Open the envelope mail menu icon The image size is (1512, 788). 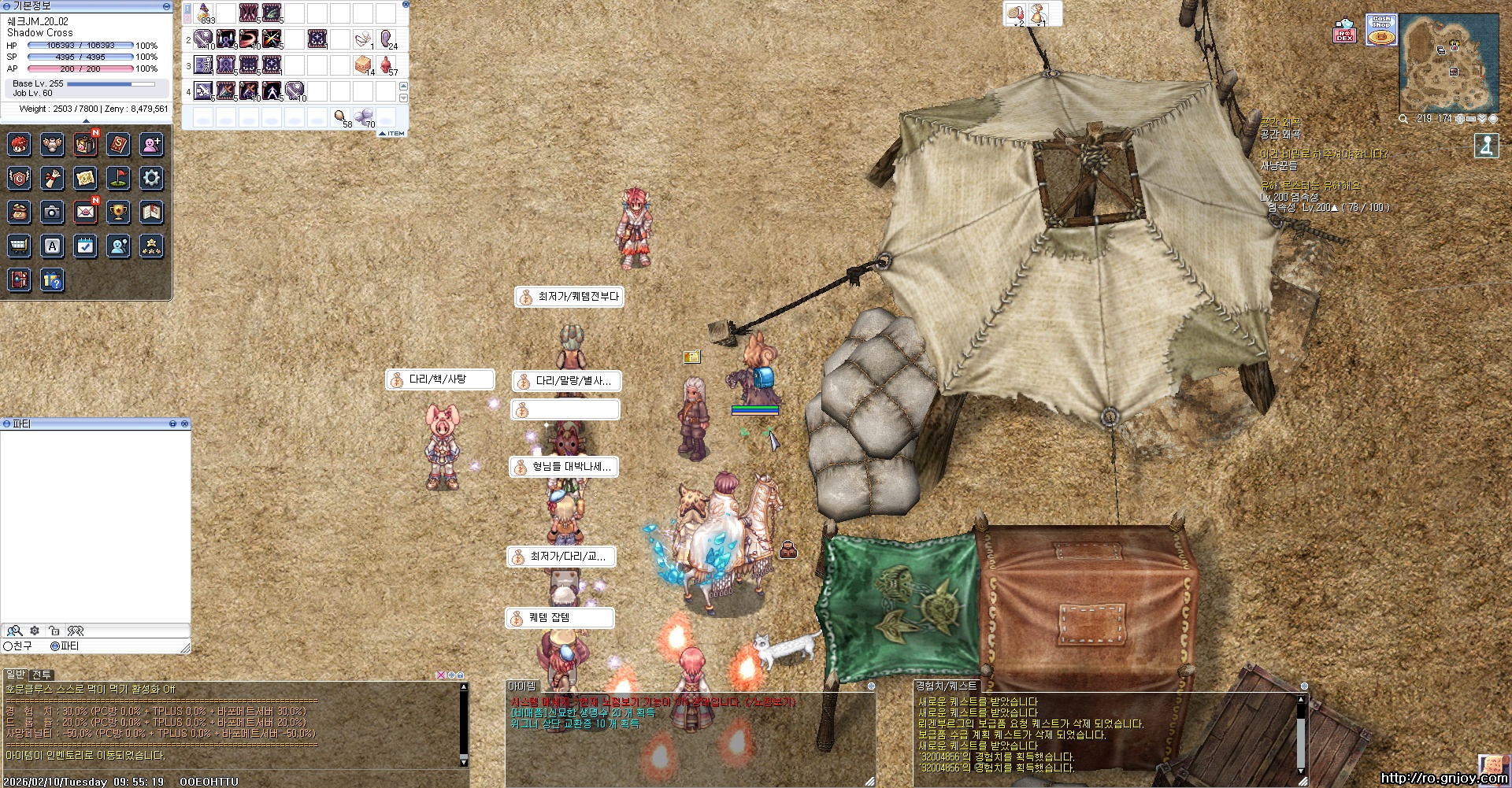[85, 212]
